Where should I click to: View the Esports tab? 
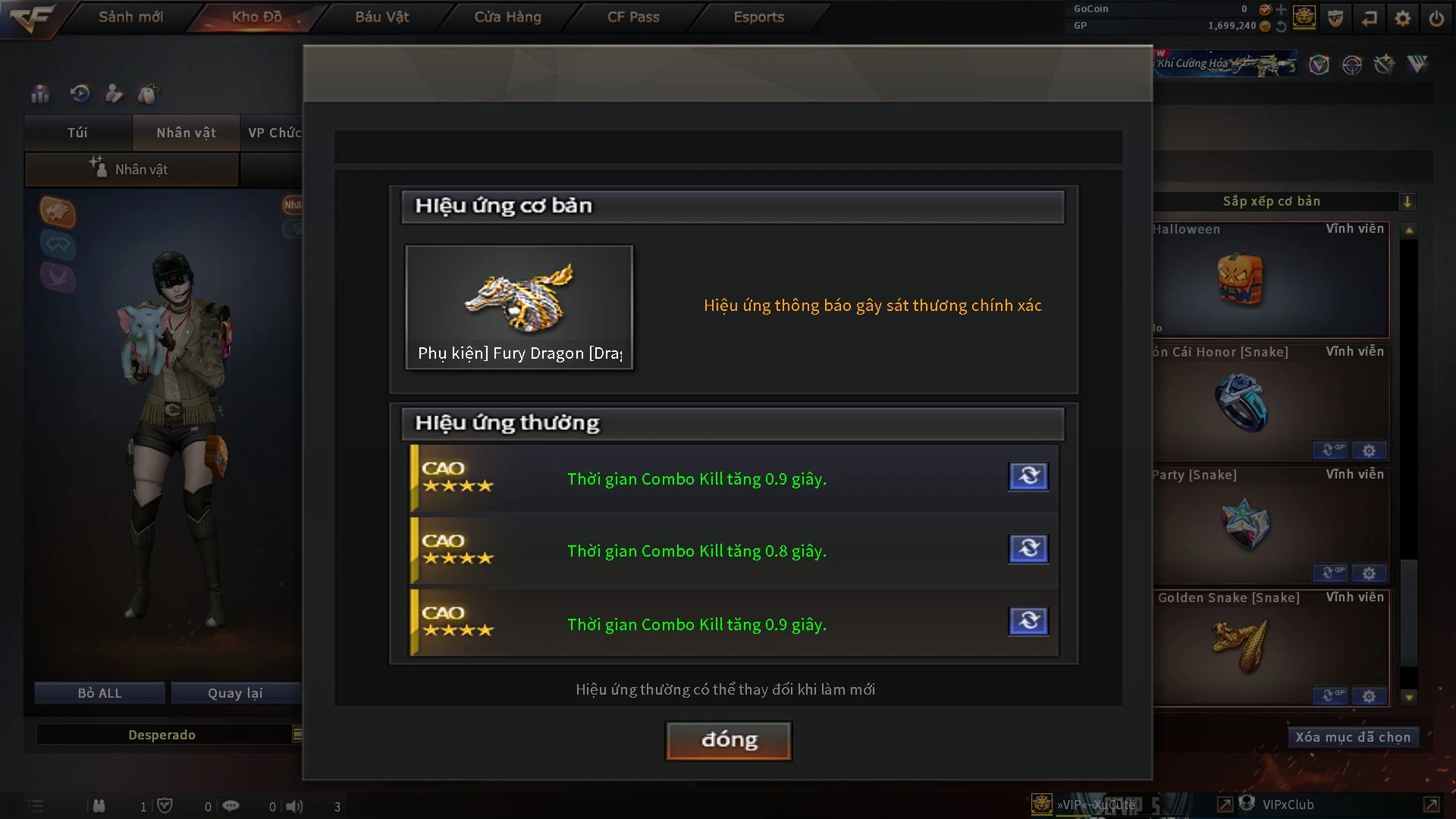point(758,17)
